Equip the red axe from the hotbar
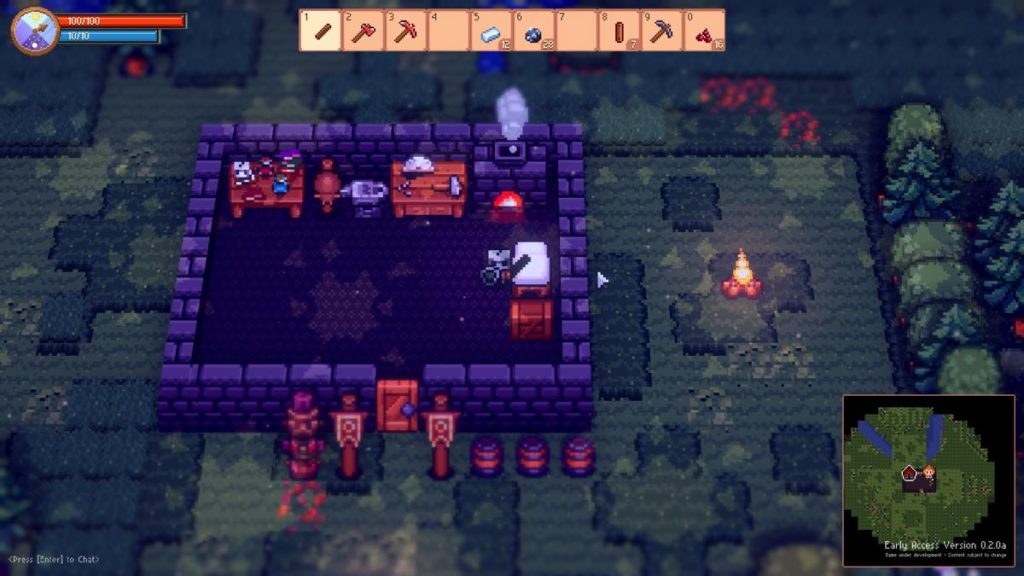The image size is (1024, 576). click(363, 31)
